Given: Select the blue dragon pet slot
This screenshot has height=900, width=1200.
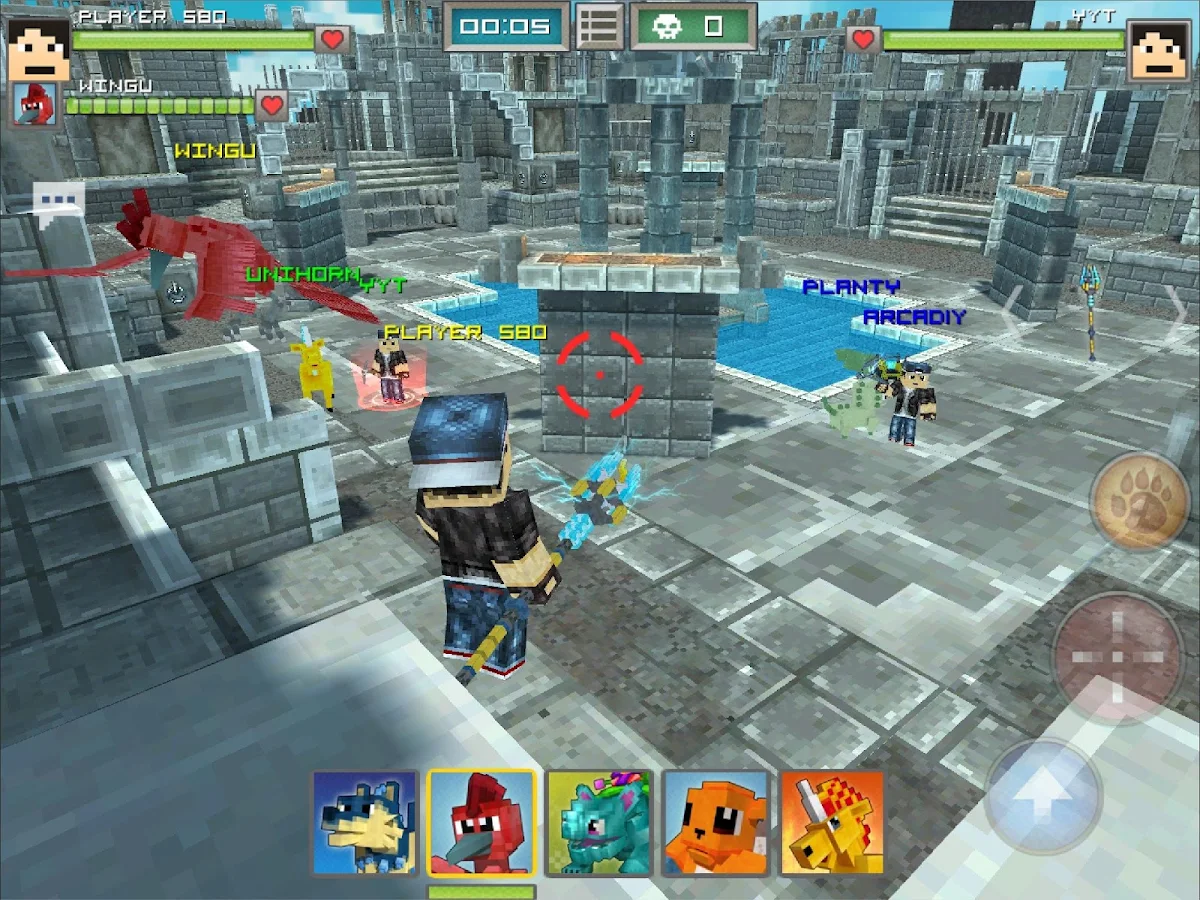Looking at the screenshot, I should click(x=365, y=823).
